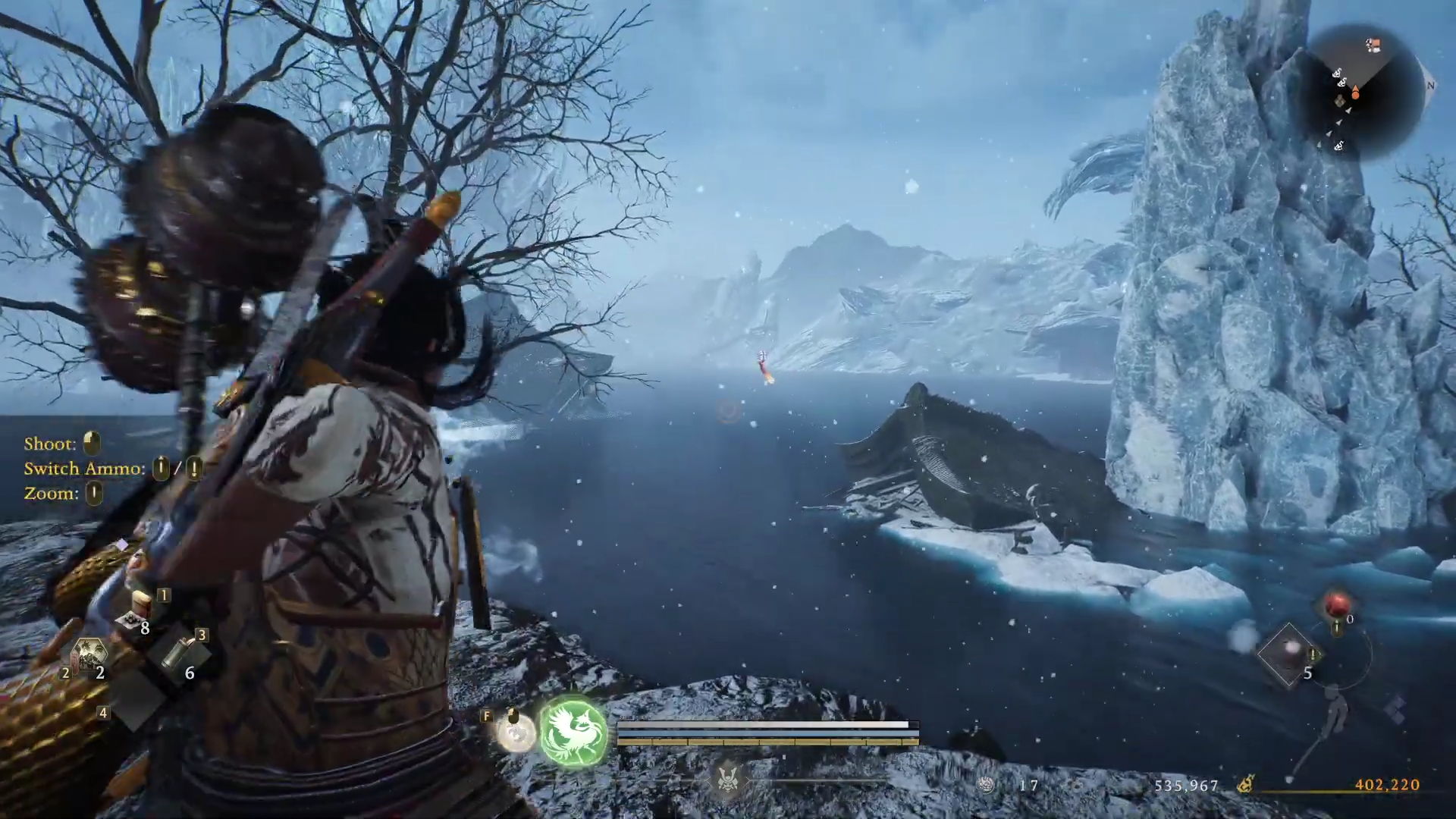Select the pale round skill icon beside the phoenix
Screen dimensions: 1456x819
pos(516,733)
